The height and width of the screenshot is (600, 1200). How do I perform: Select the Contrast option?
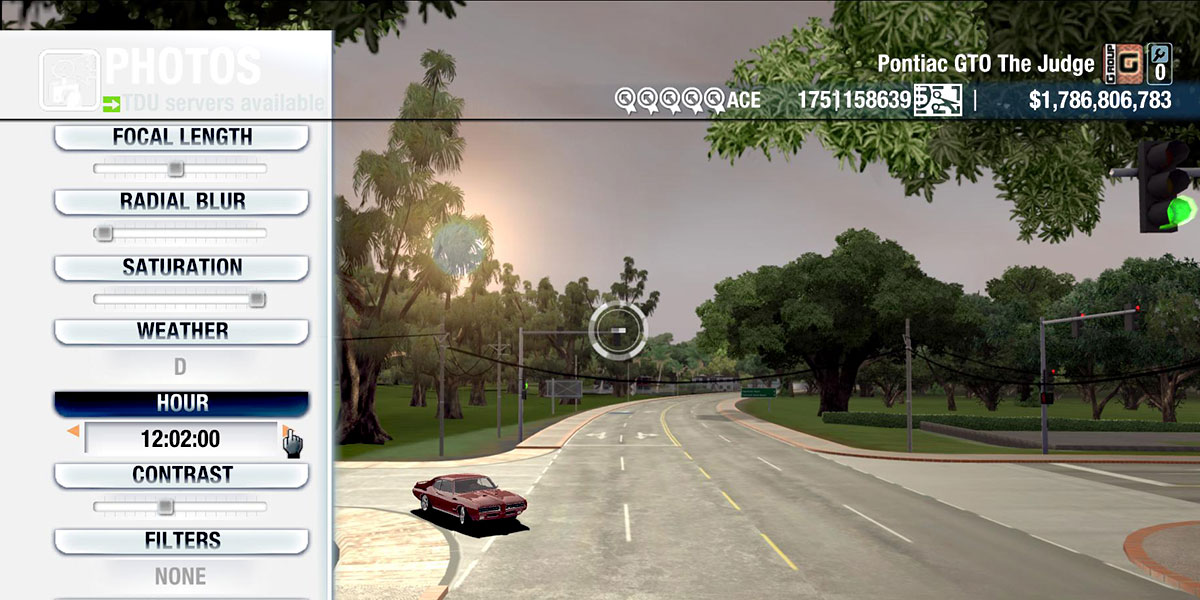pyautogui.click(x=181, y=475)
